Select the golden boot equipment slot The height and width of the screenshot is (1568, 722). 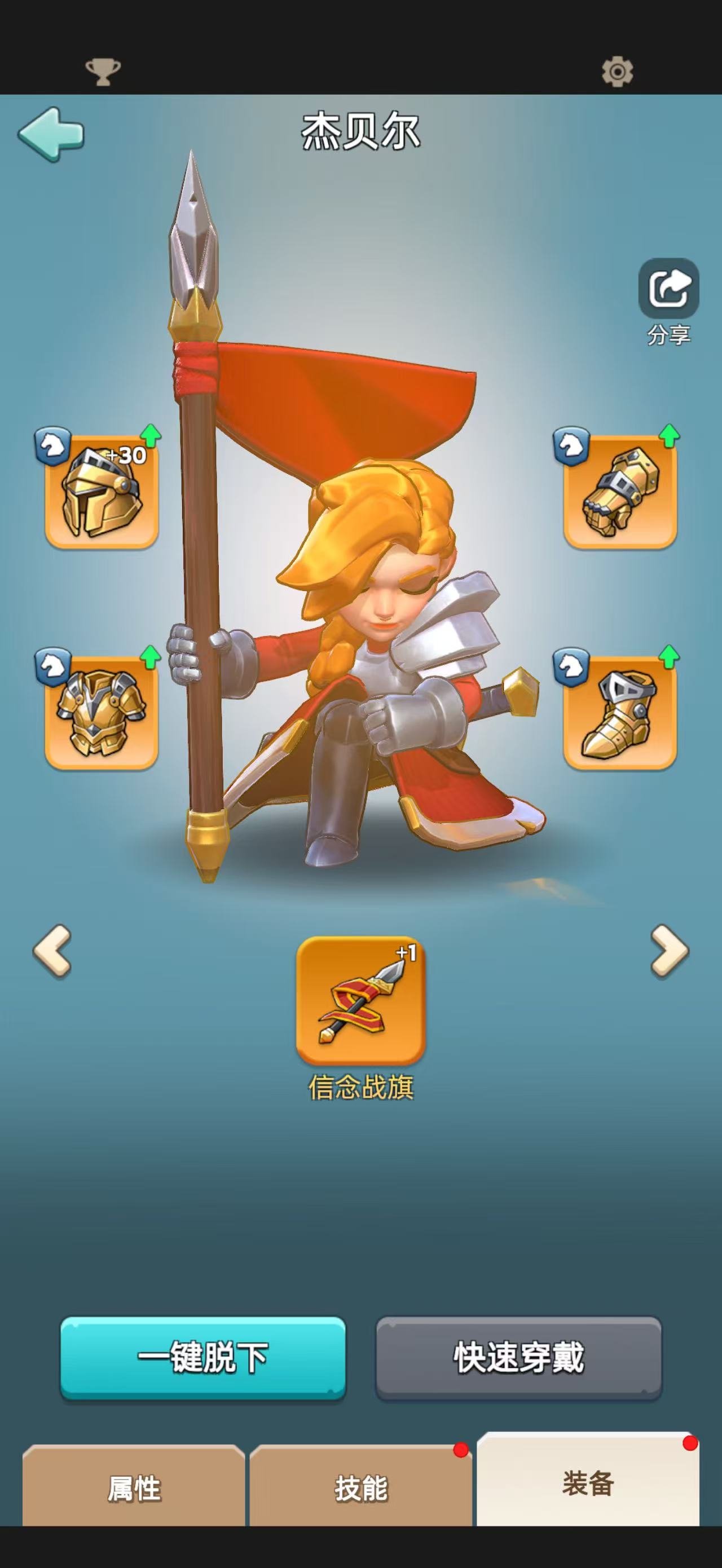620,712
